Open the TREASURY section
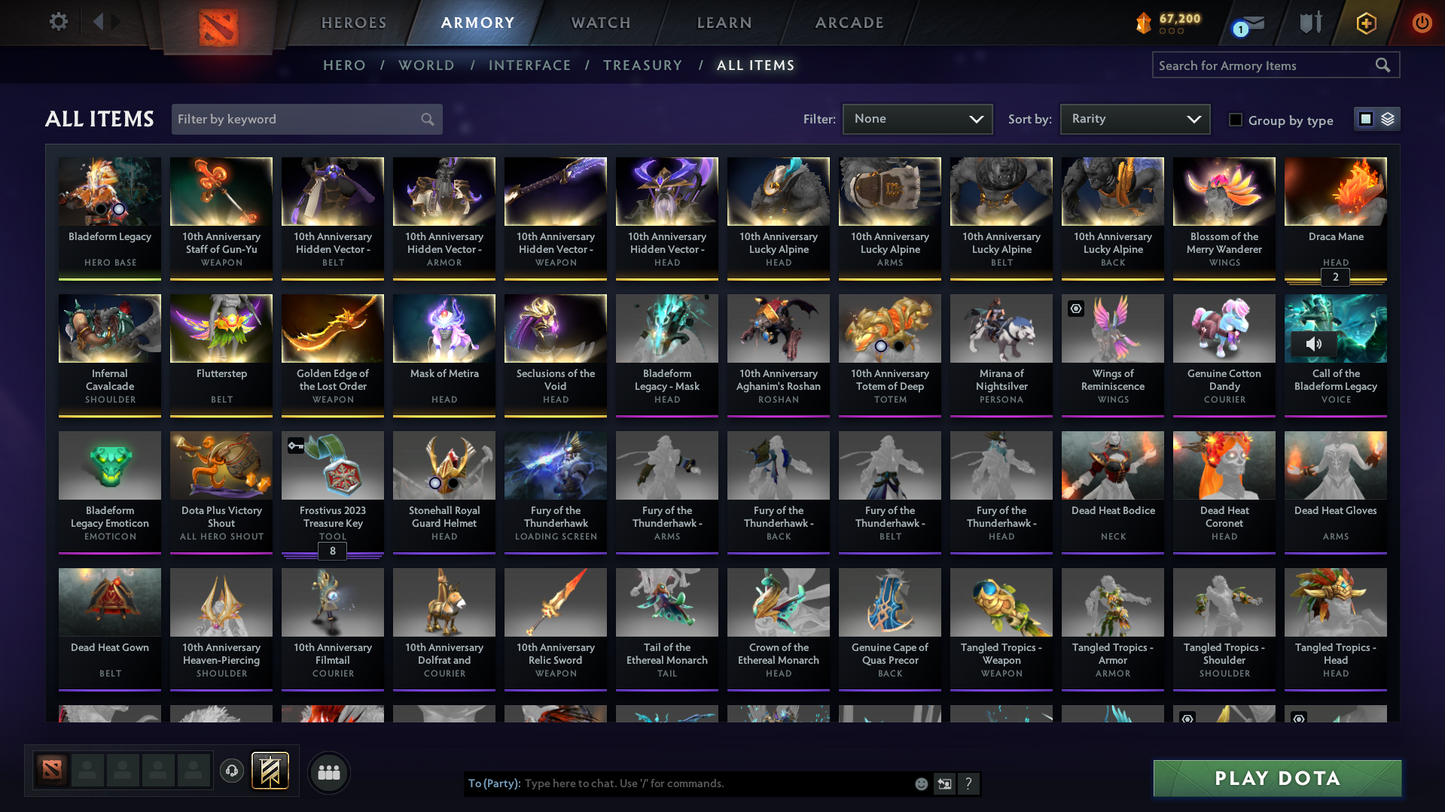This screenshot has width=1445, height=812. tap(642, 64)
